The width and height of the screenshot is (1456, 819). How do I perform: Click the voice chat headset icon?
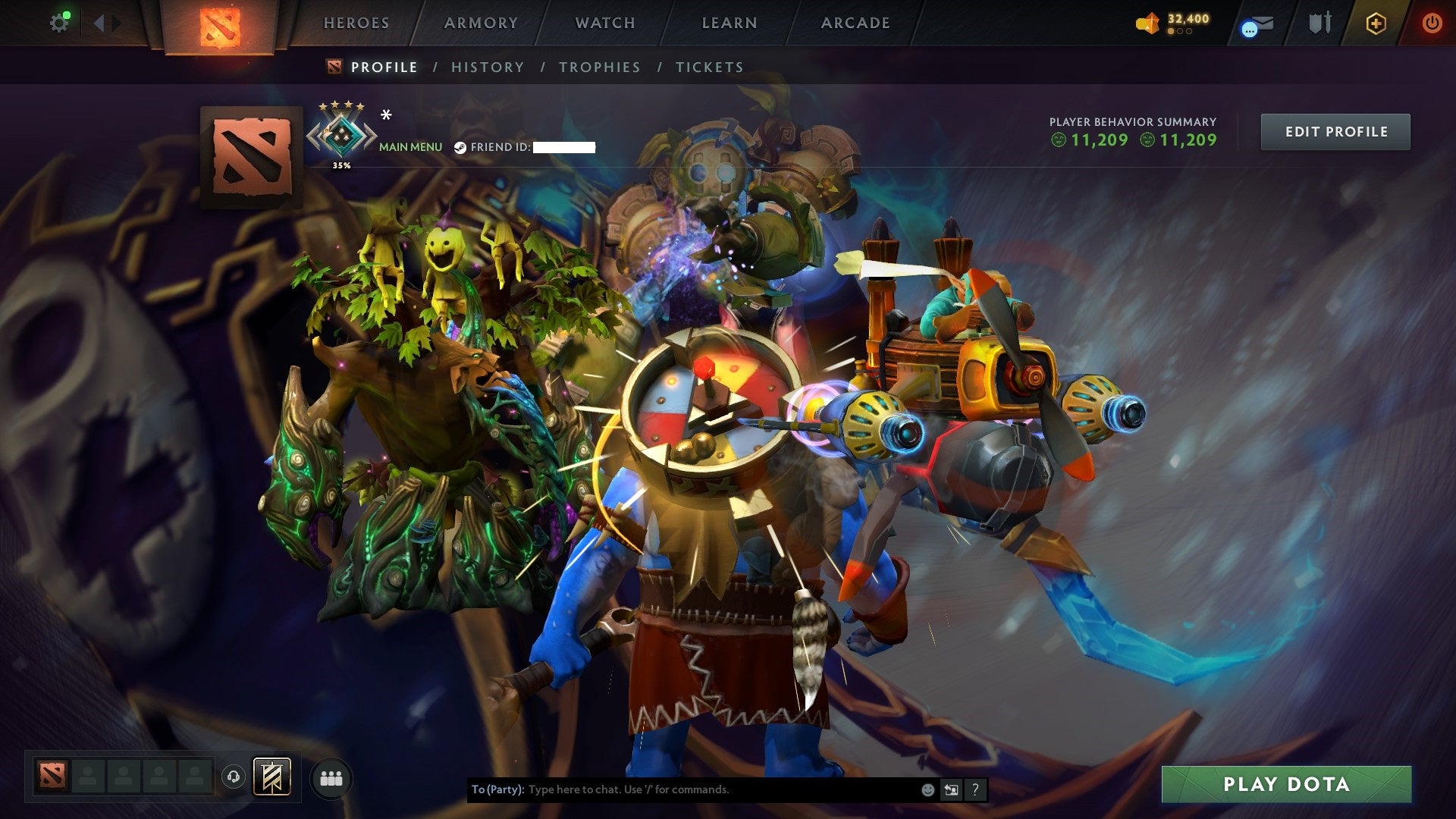[x=234, y=777]
